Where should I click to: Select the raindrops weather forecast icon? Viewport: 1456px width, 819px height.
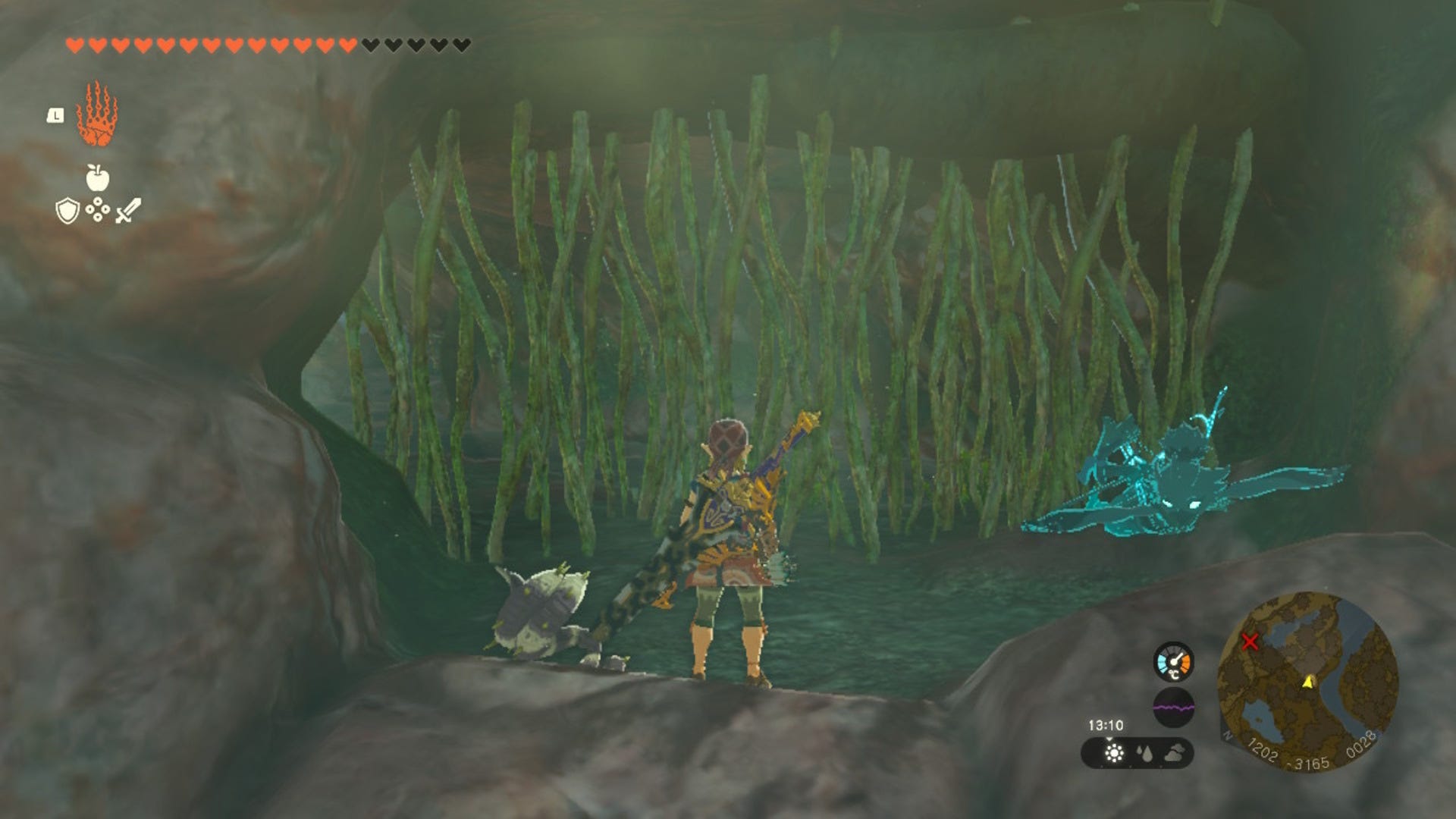pyautogui.click(x=1146, y=753)
